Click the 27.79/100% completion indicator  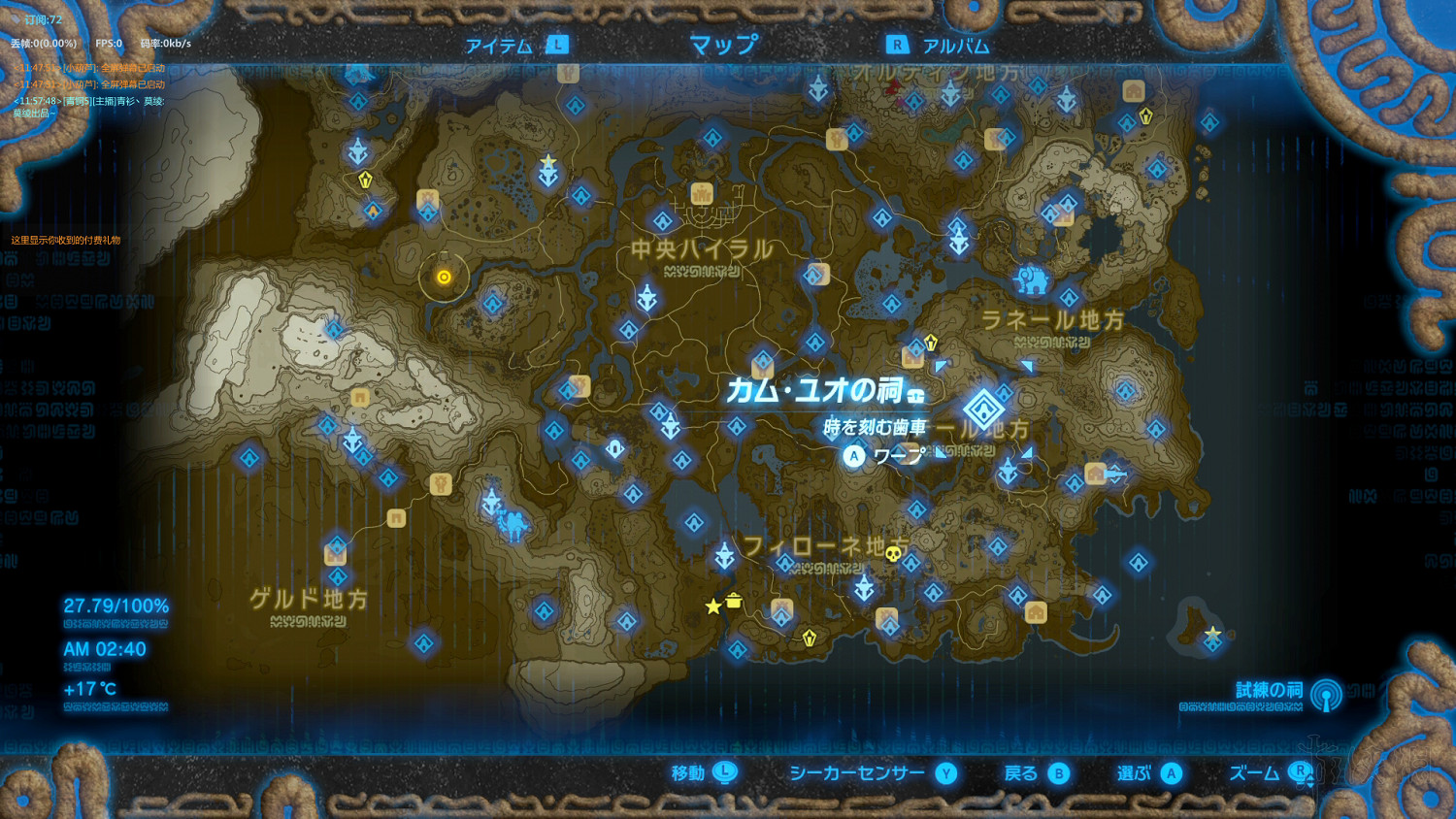(116, 605)
